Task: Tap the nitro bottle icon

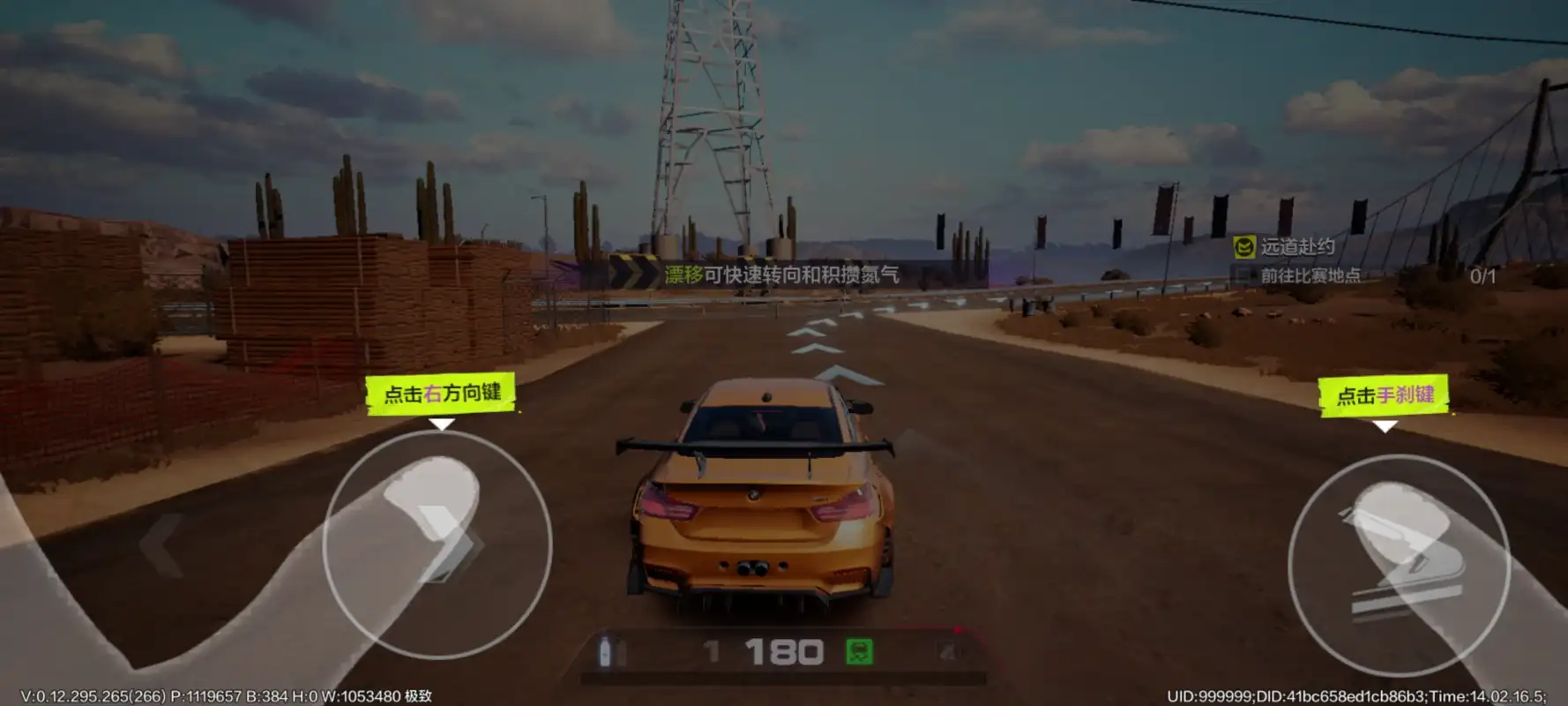Action: pyautogui.click(x=606, y=652)
